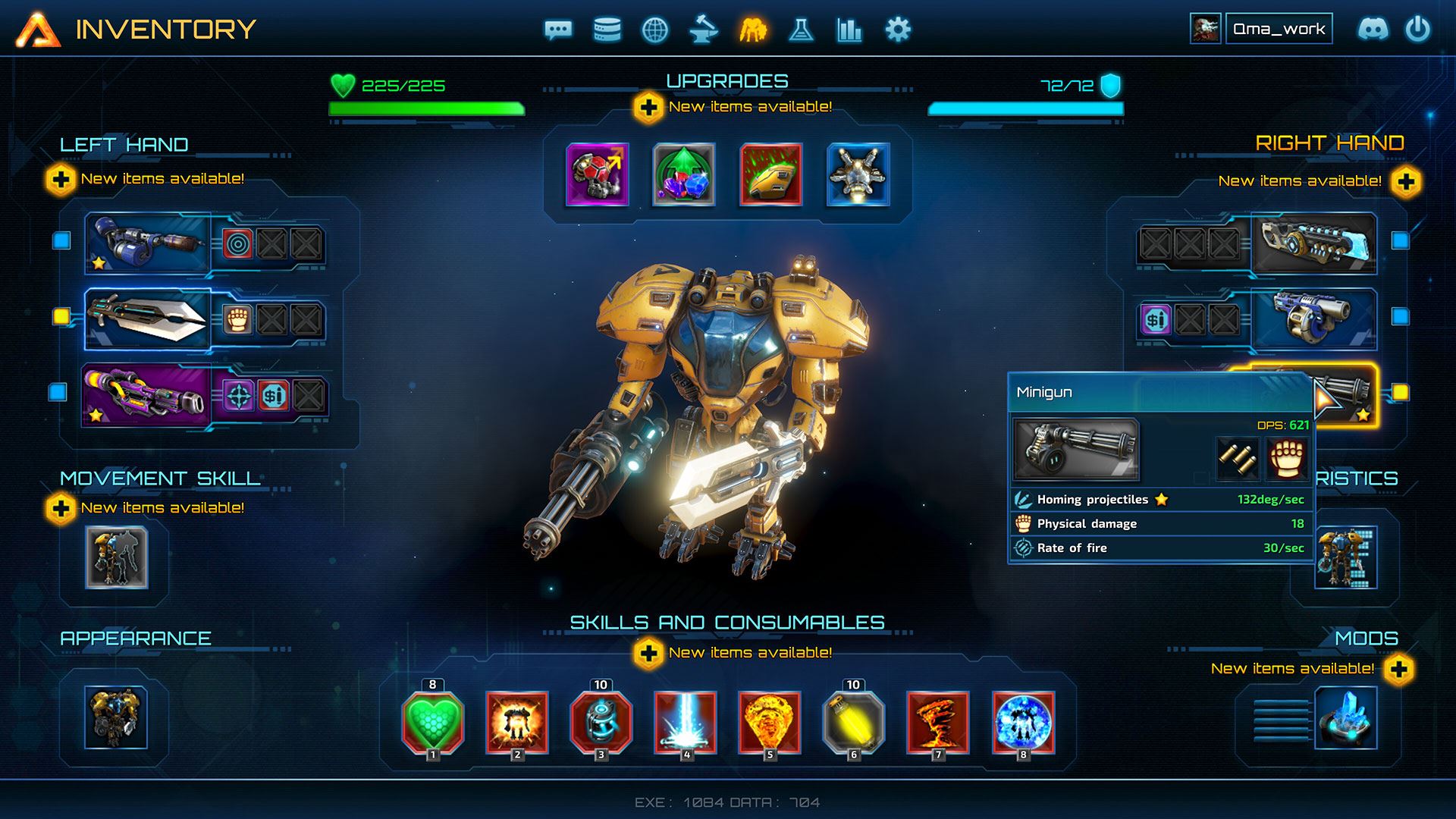Select the purple launcher weapon slot
Image resolution: width=1456 pixels, height=819 pixels.
coord(146,395)
